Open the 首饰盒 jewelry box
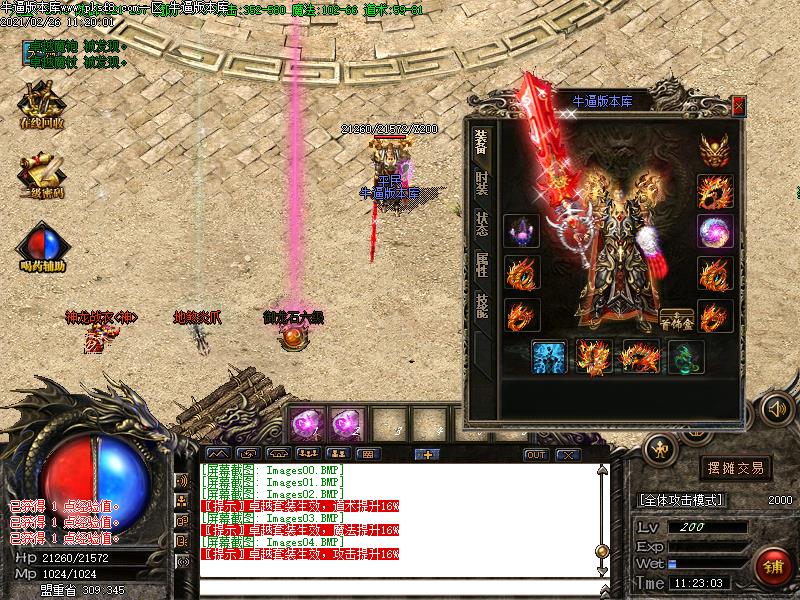The width and height of the screenshot is (800, 600). [677, 317]
